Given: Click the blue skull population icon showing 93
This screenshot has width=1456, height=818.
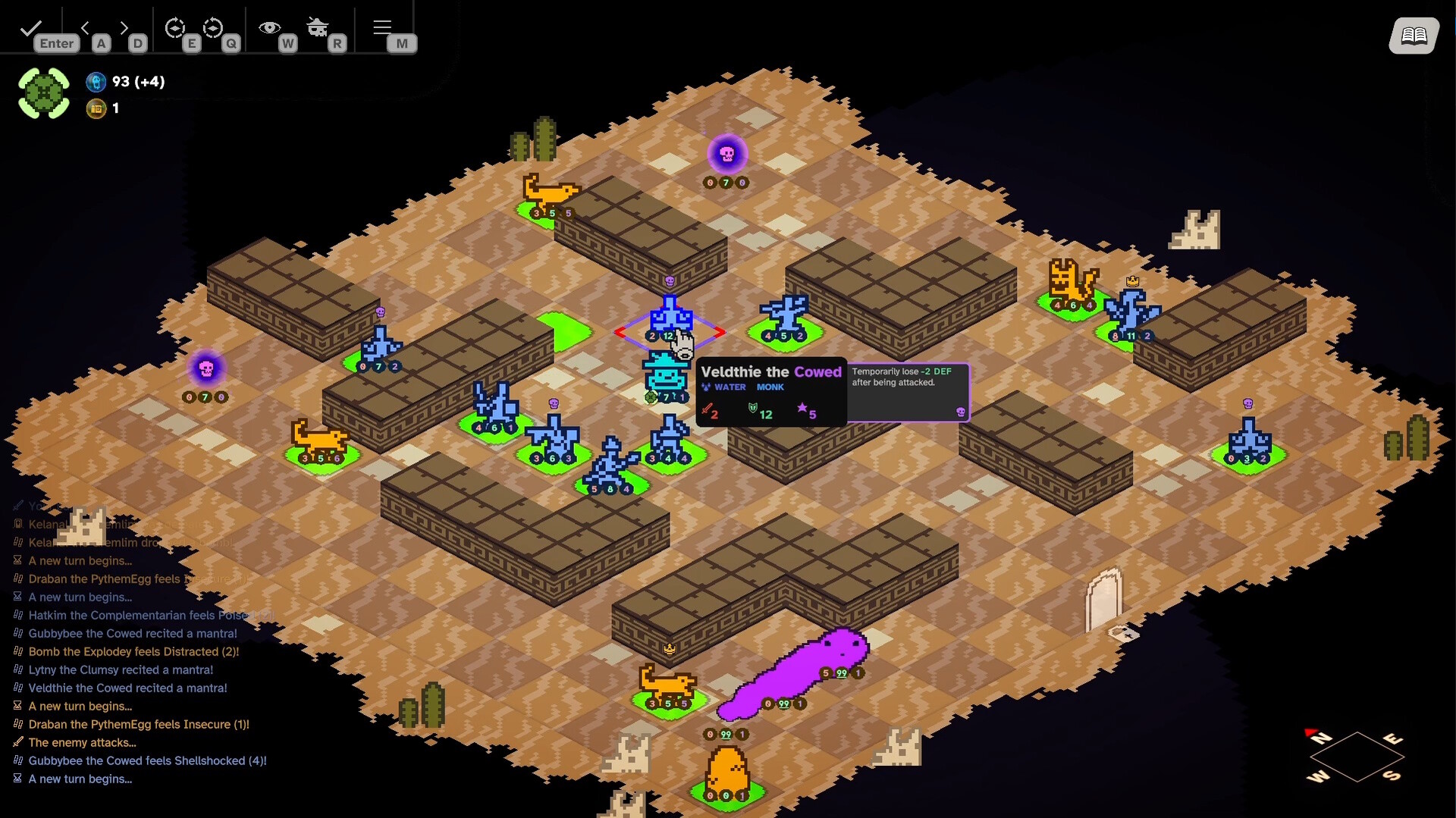Looking at the screenshot, I should (x=96, y=82).
